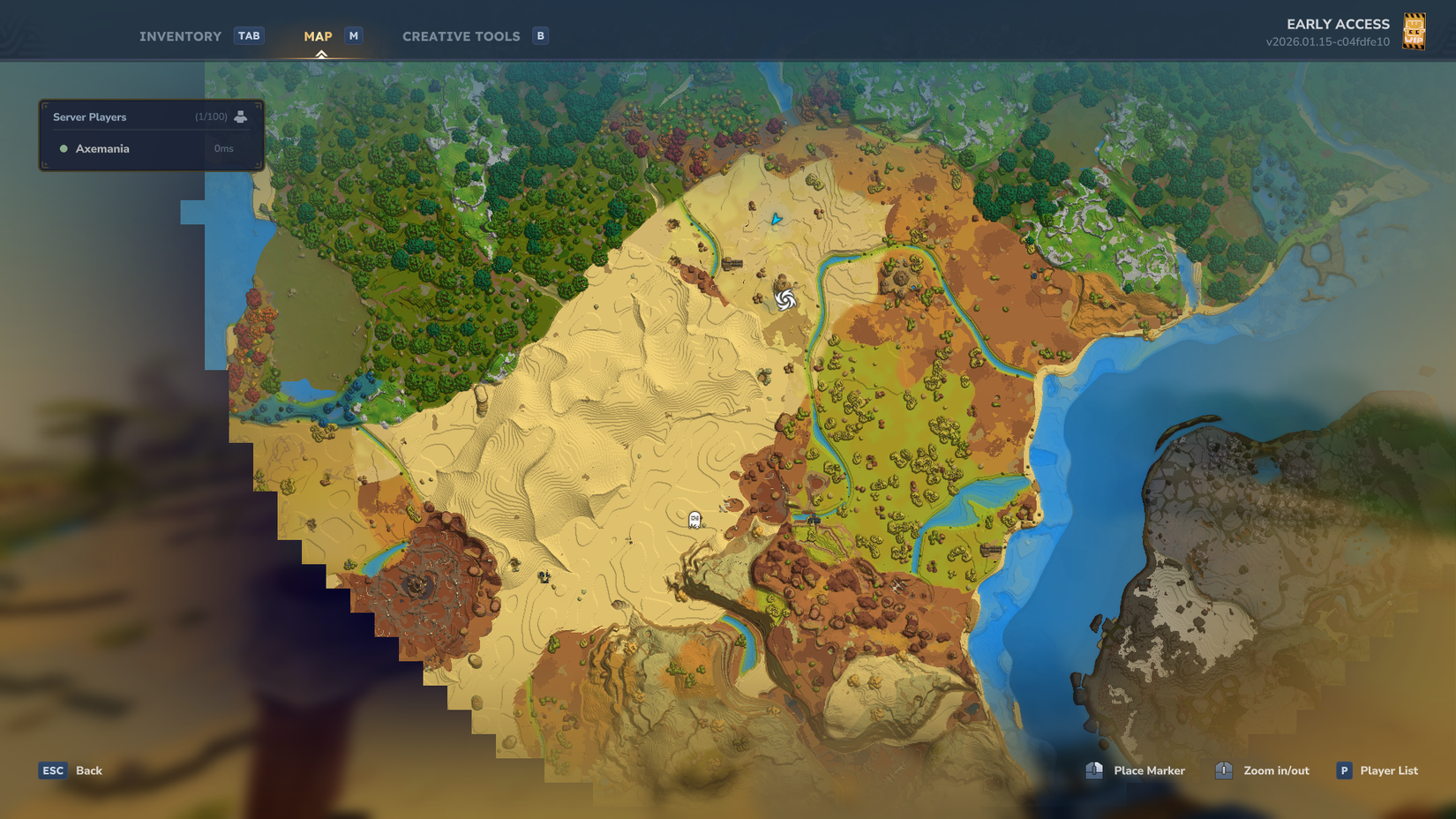The image size is (1456, 819).
Task: Click the VIP ticket icon near Early Access
Action: [1416, 32]
